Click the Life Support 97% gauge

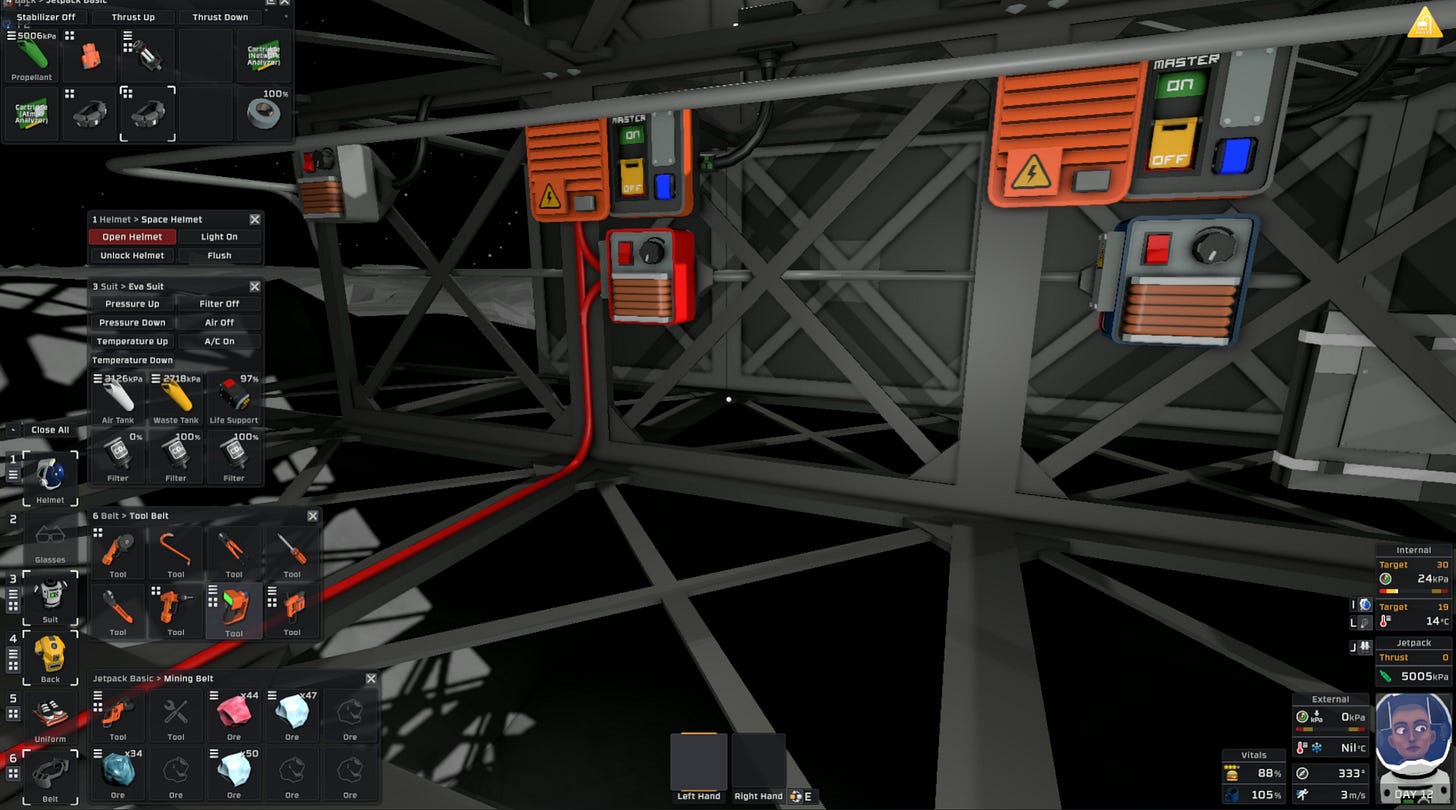[234, 397]
